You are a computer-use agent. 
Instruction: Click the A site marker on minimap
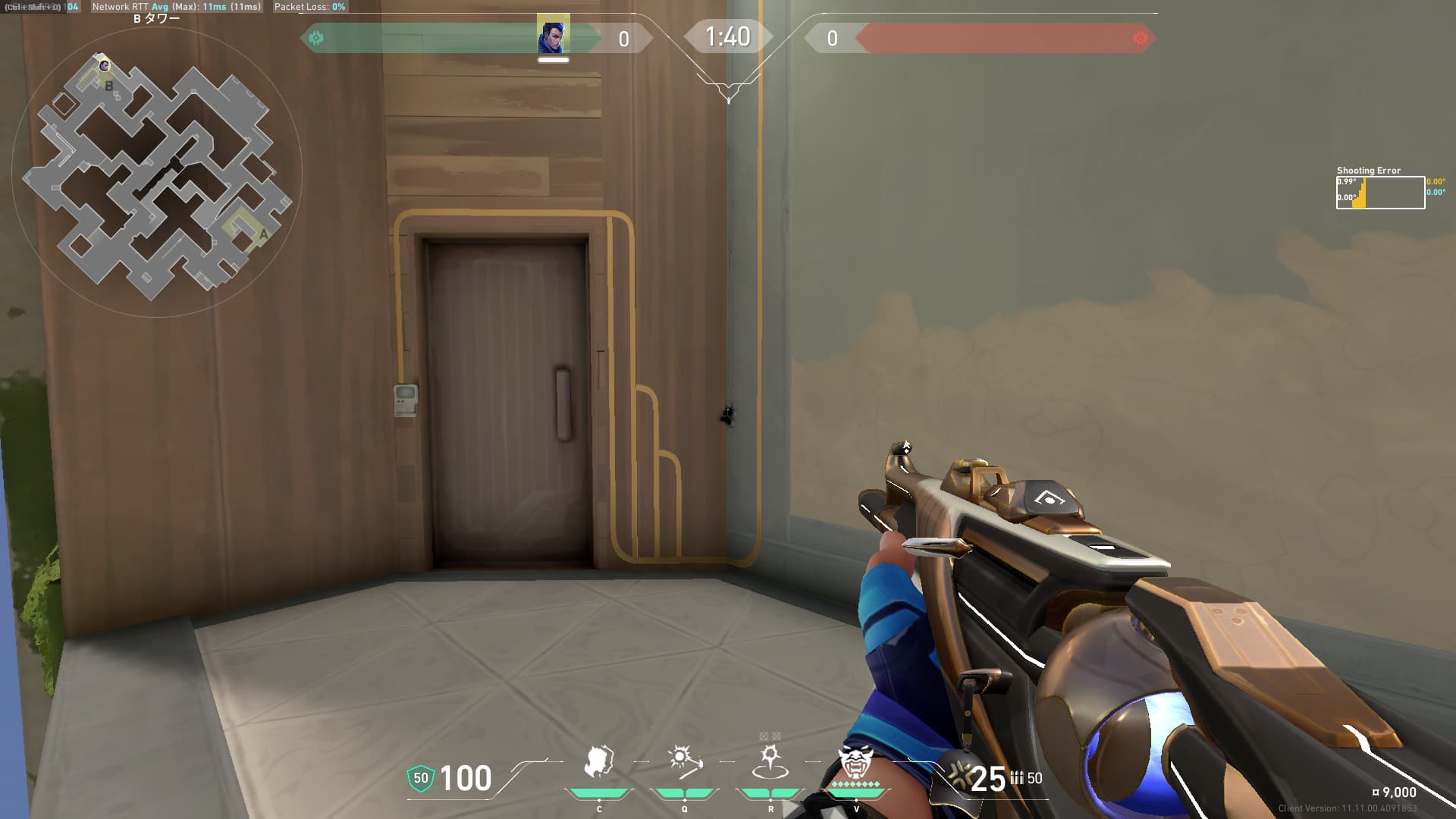263,234
